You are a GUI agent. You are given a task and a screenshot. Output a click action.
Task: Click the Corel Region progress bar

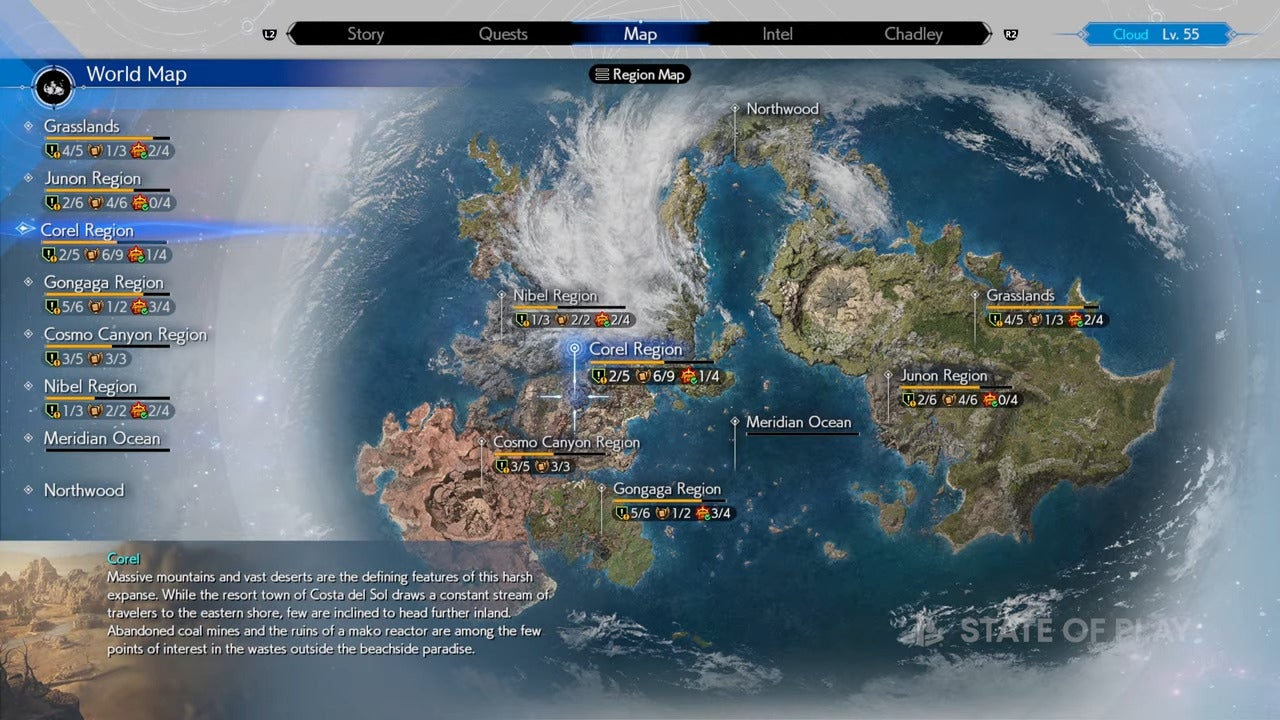pyautogui.click(x=103, y=240)
